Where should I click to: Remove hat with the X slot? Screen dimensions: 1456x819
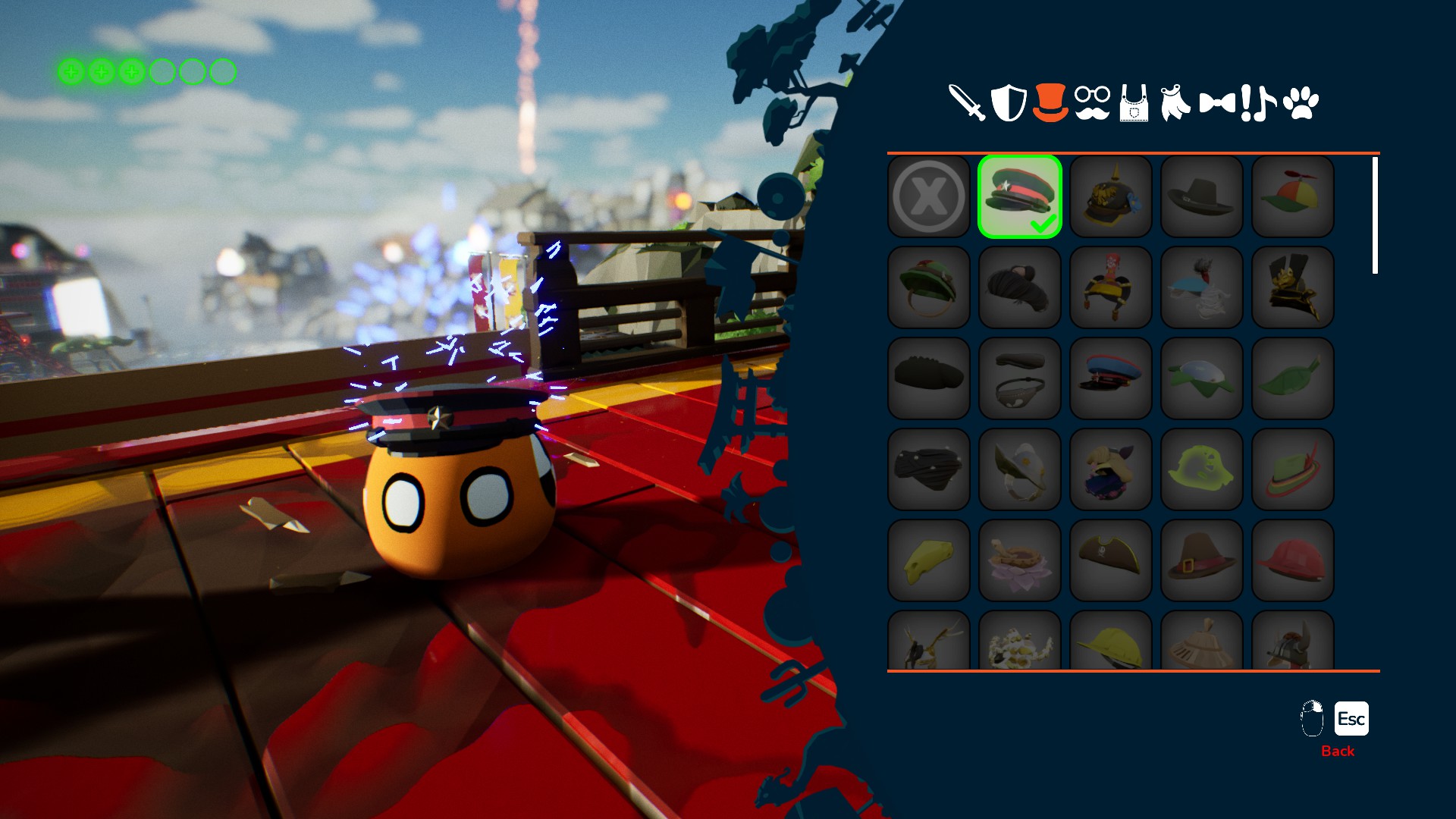point(929,196)
